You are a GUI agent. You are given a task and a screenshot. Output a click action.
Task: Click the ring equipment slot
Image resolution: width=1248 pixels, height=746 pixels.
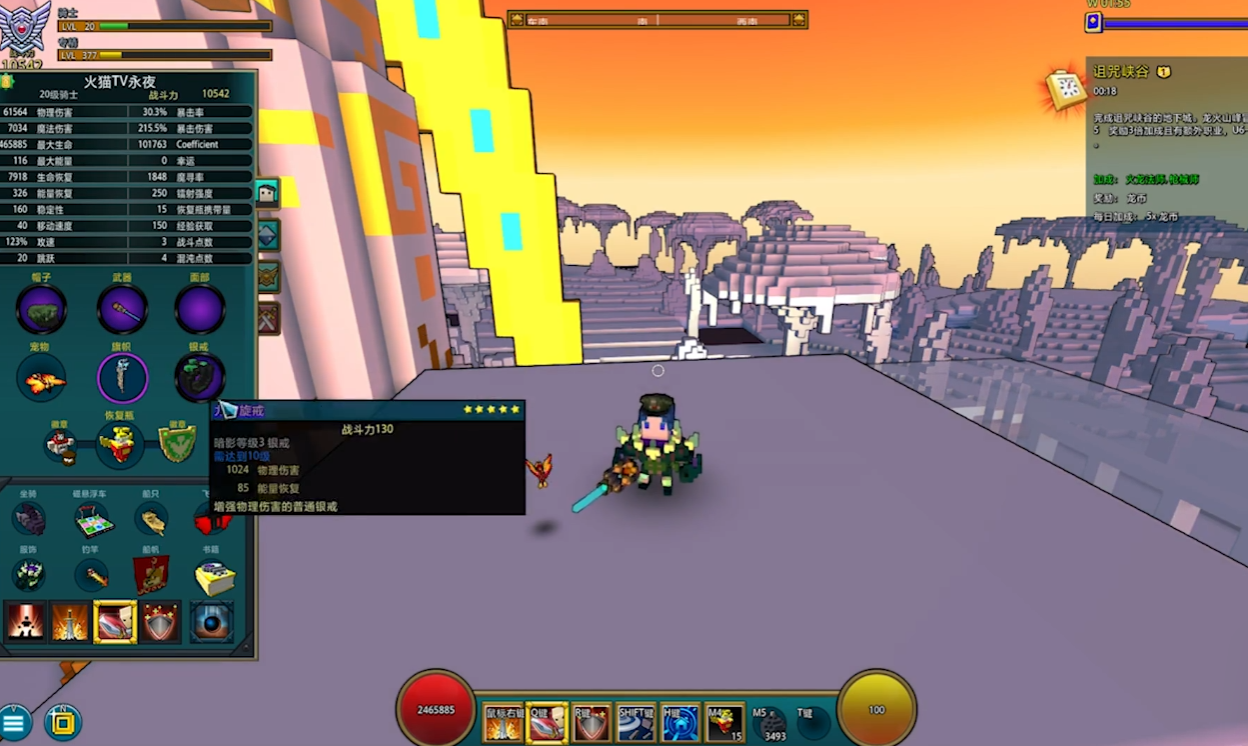[x=200, y=378]
